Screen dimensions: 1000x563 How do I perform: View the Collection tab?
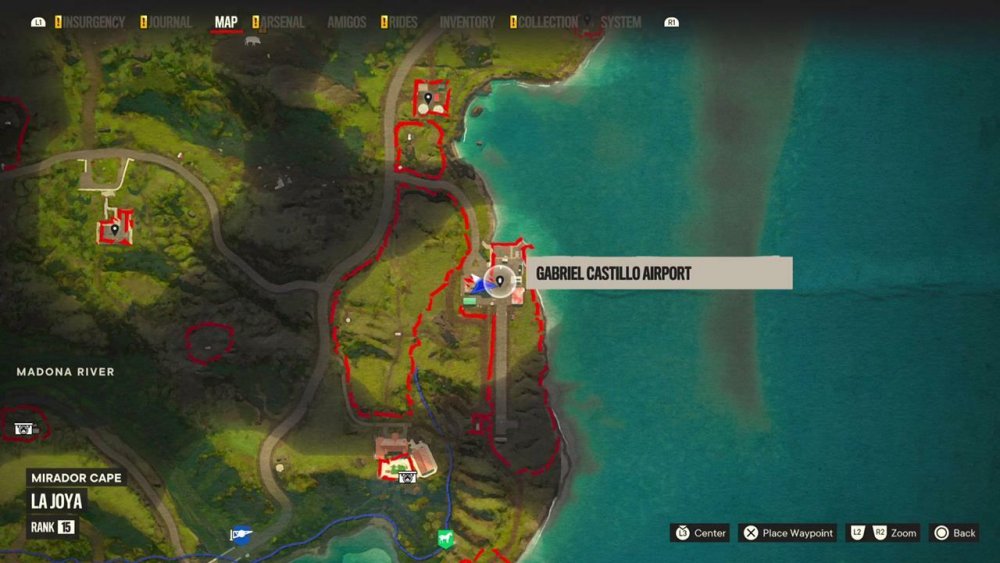(548, 22)
